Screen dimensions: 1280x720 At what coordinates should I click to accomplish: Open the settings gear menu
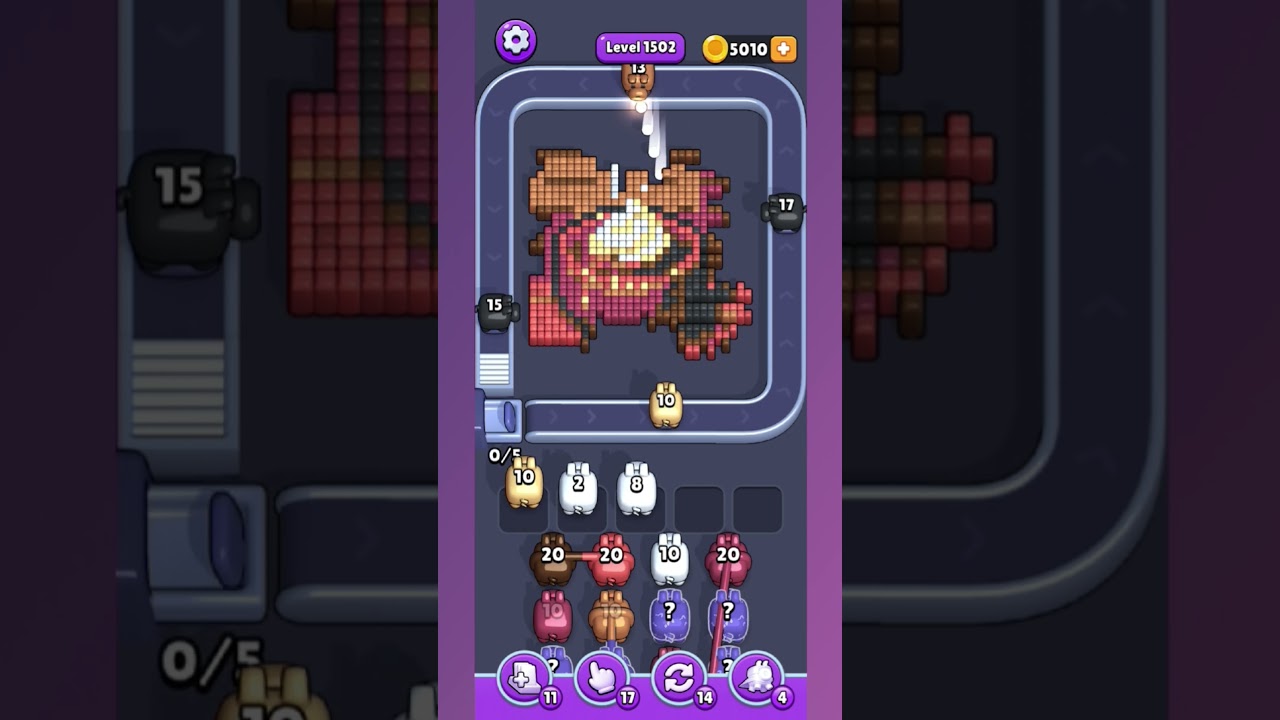pyautogui.click(x=516, y=40)
